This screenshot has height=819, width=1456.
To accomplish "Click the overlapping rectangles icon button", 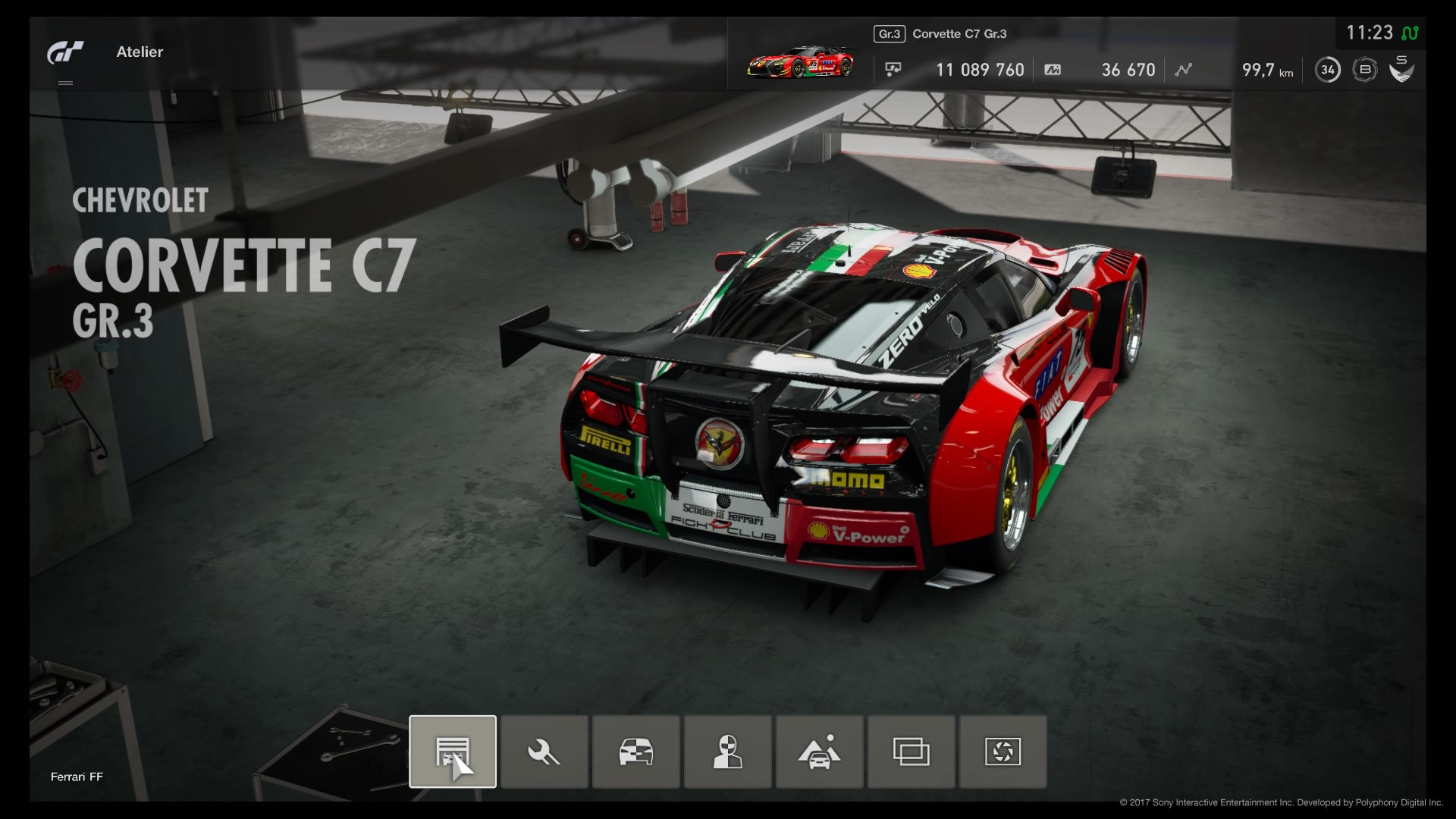I will tap(911, 752).
